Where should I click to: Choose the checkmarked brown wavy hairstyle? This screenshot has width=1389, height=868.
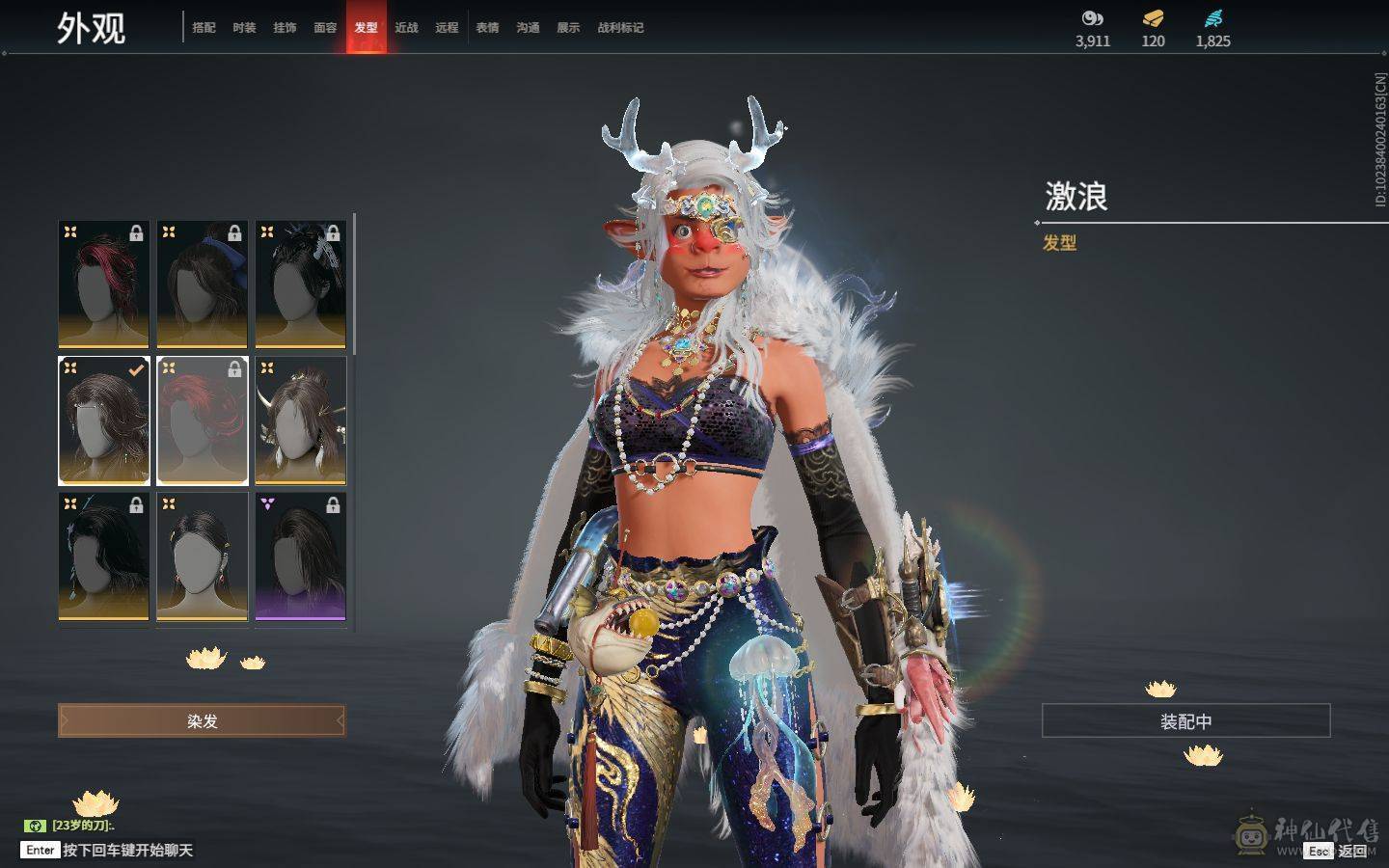(x=104, y=420)
